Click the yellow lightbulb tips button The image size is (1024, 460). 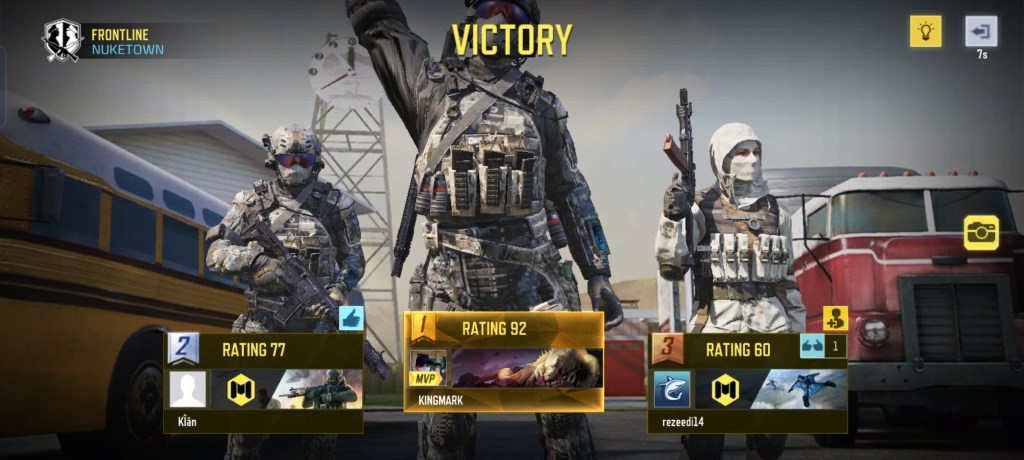(x=925, y=31)
